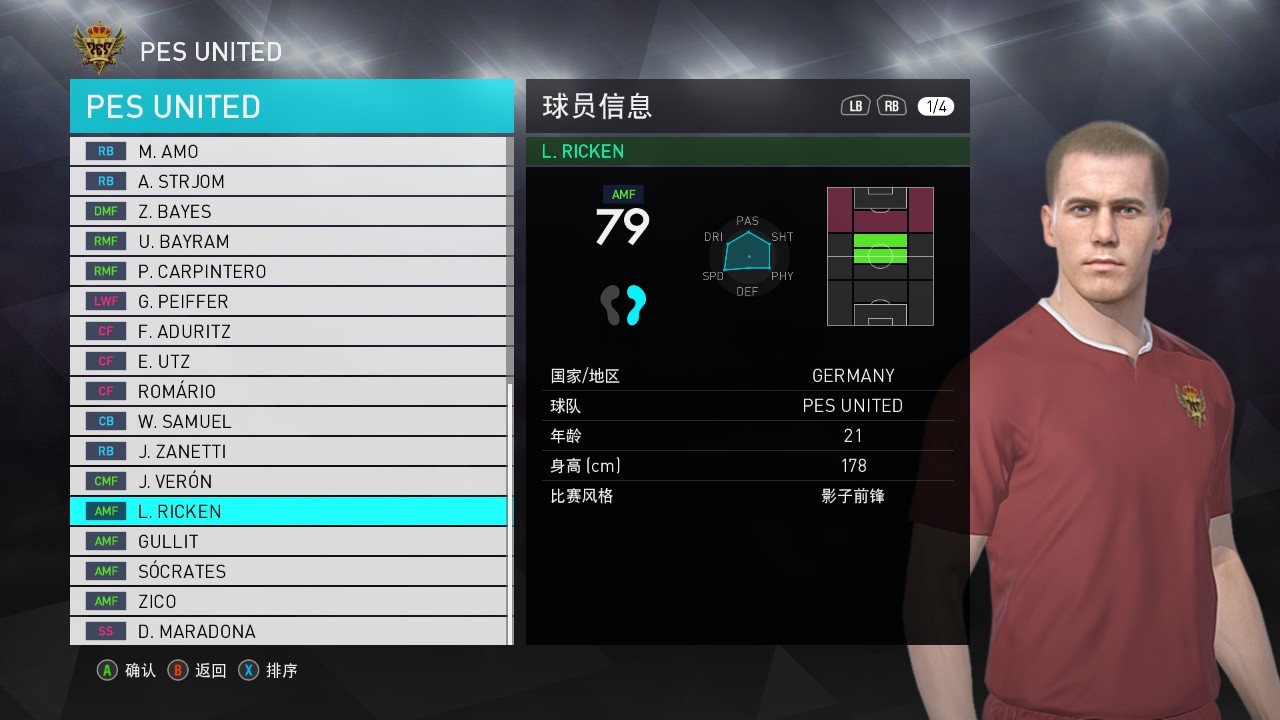
Task: Click the preferred foot icon
Action: (x=621, y=305)
